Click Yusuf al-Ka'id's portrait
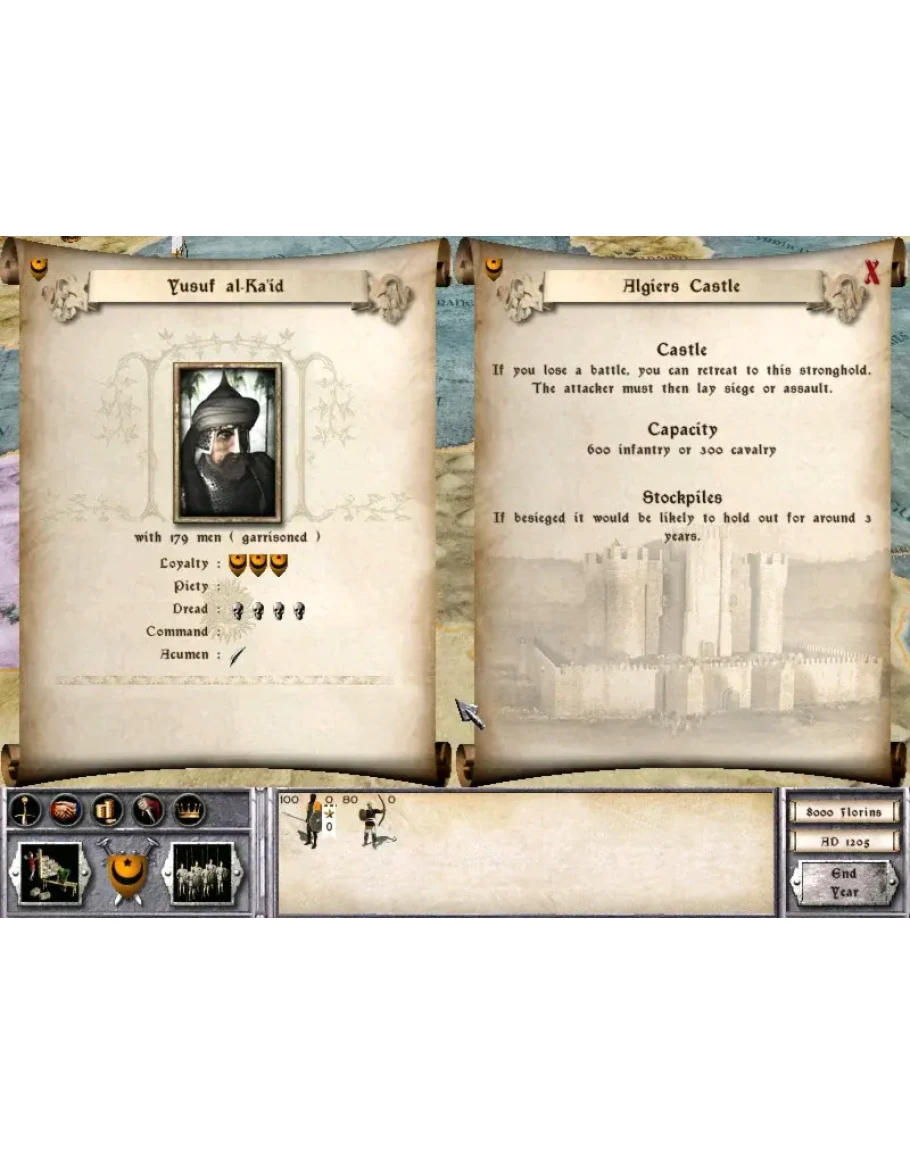The height and width of the screenshot is (1155, 910). (x=227, y=442)
